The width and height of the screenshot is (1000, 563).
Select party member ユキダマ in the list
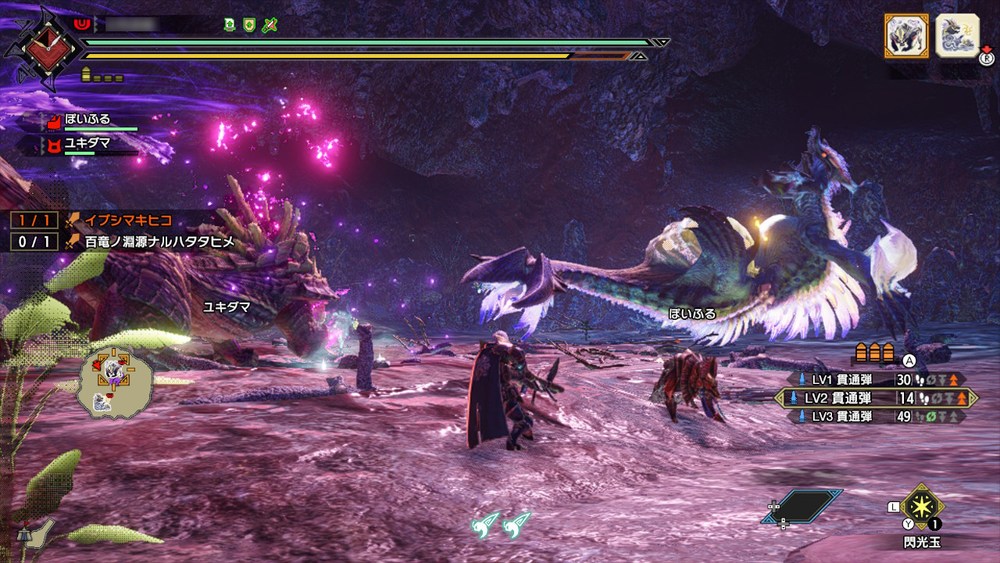pos(88,144)
